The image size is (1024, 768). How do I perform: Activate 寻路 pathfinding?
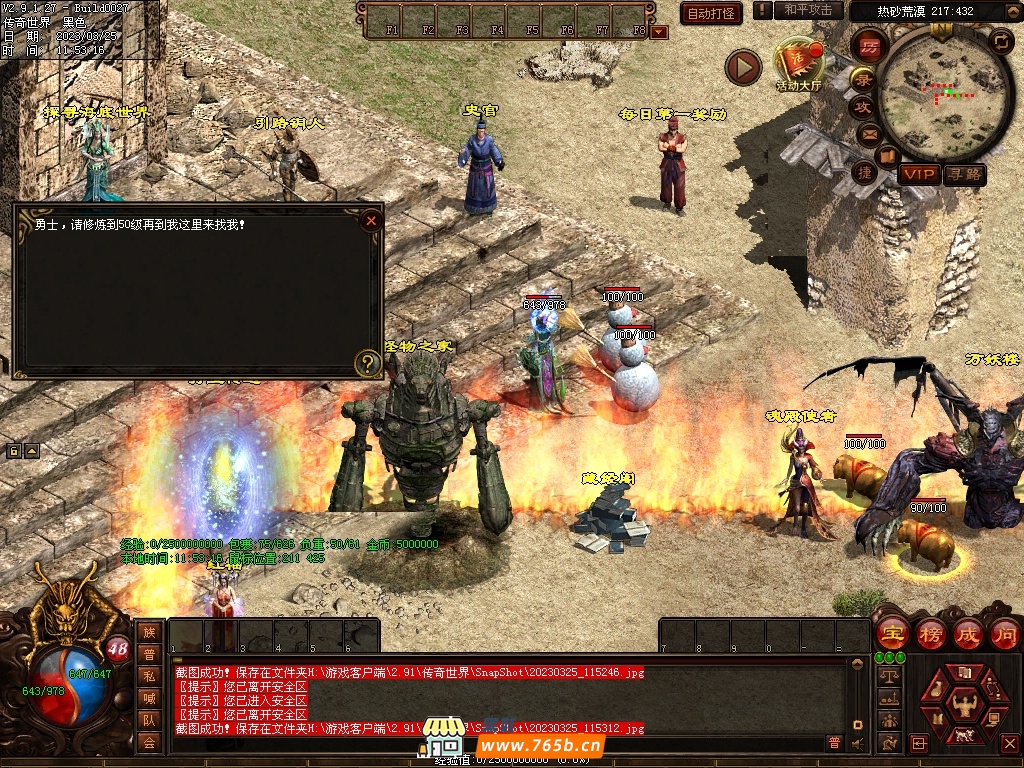[x=964, y=174]
